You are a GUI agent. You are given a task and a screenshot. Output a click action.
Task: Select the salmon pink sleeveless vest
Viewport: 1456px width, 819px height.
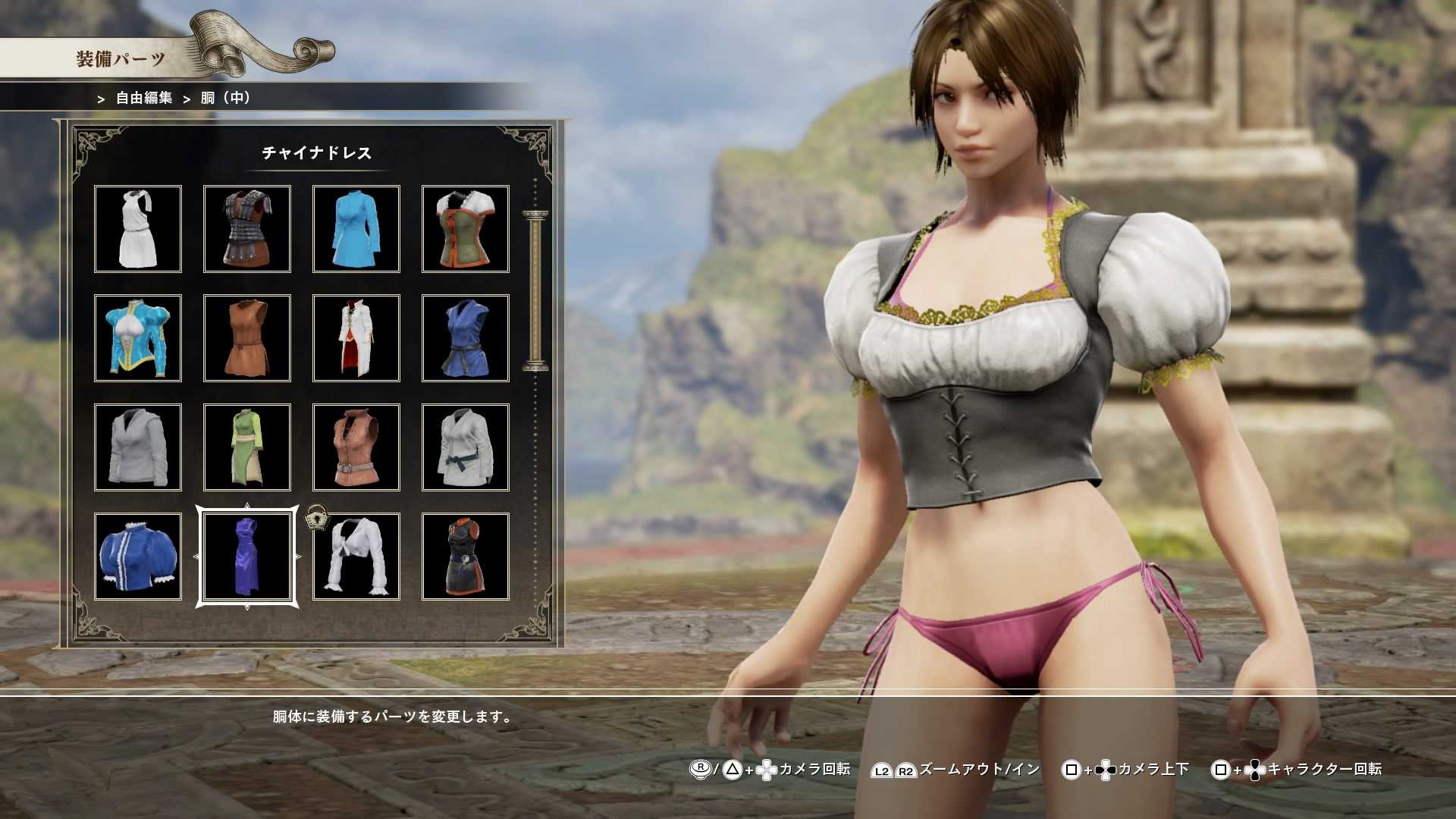click(356, 447)
